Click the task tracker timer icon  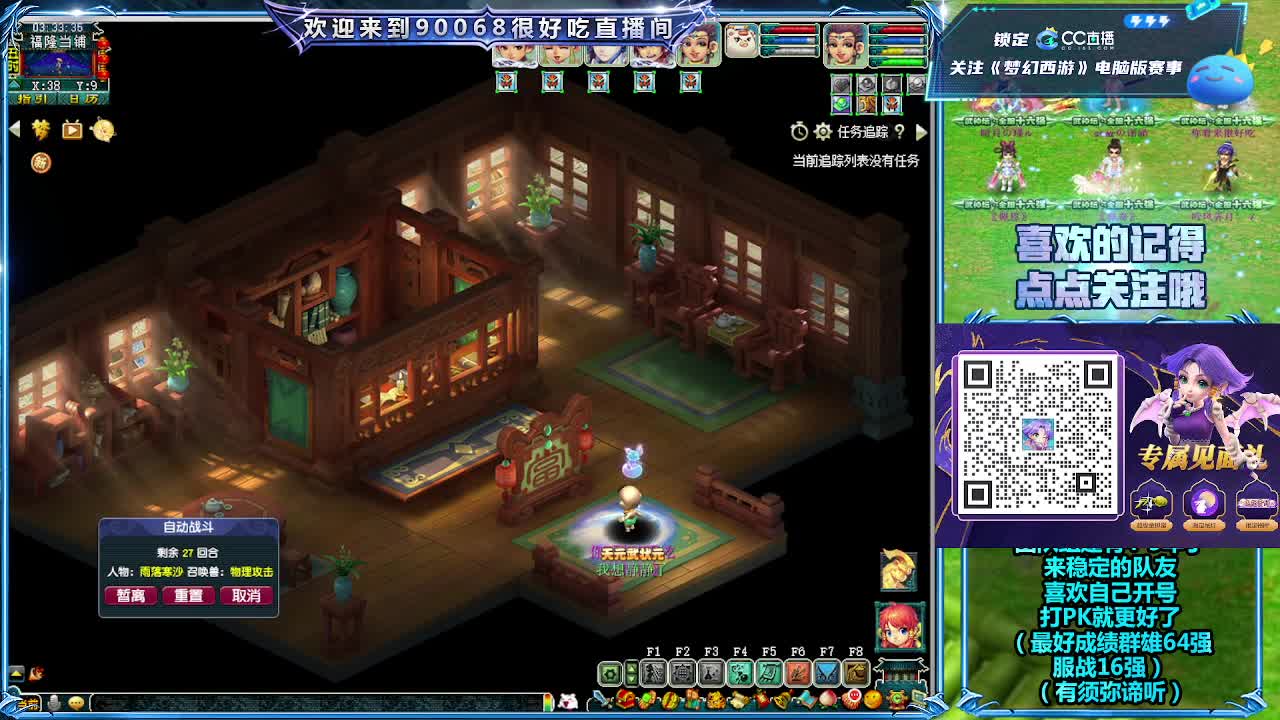point(799,131)
